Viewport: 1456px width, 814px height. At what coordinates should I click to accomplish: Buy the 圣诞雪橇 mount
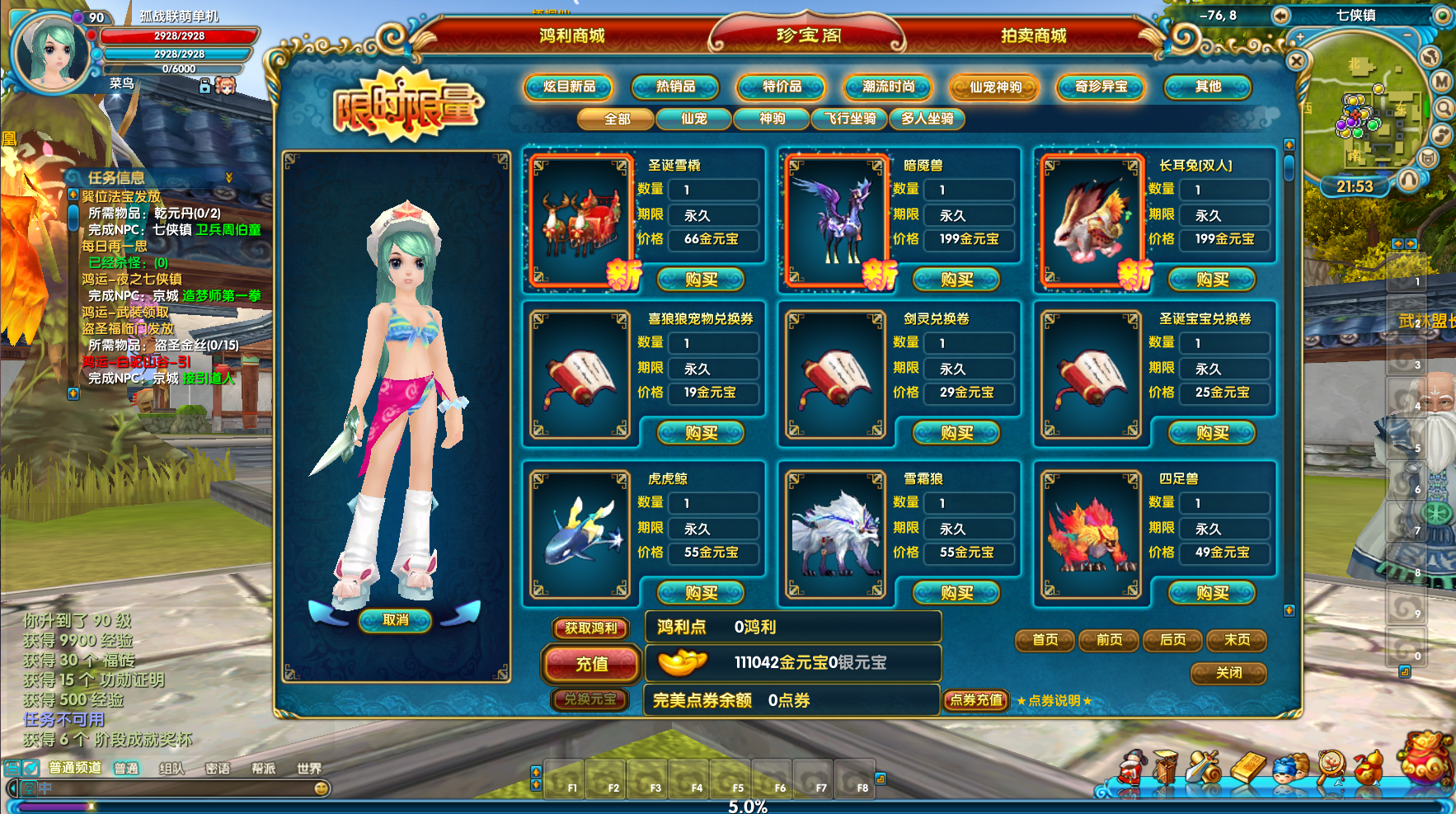pyautogui.click(x=702, y=280)
